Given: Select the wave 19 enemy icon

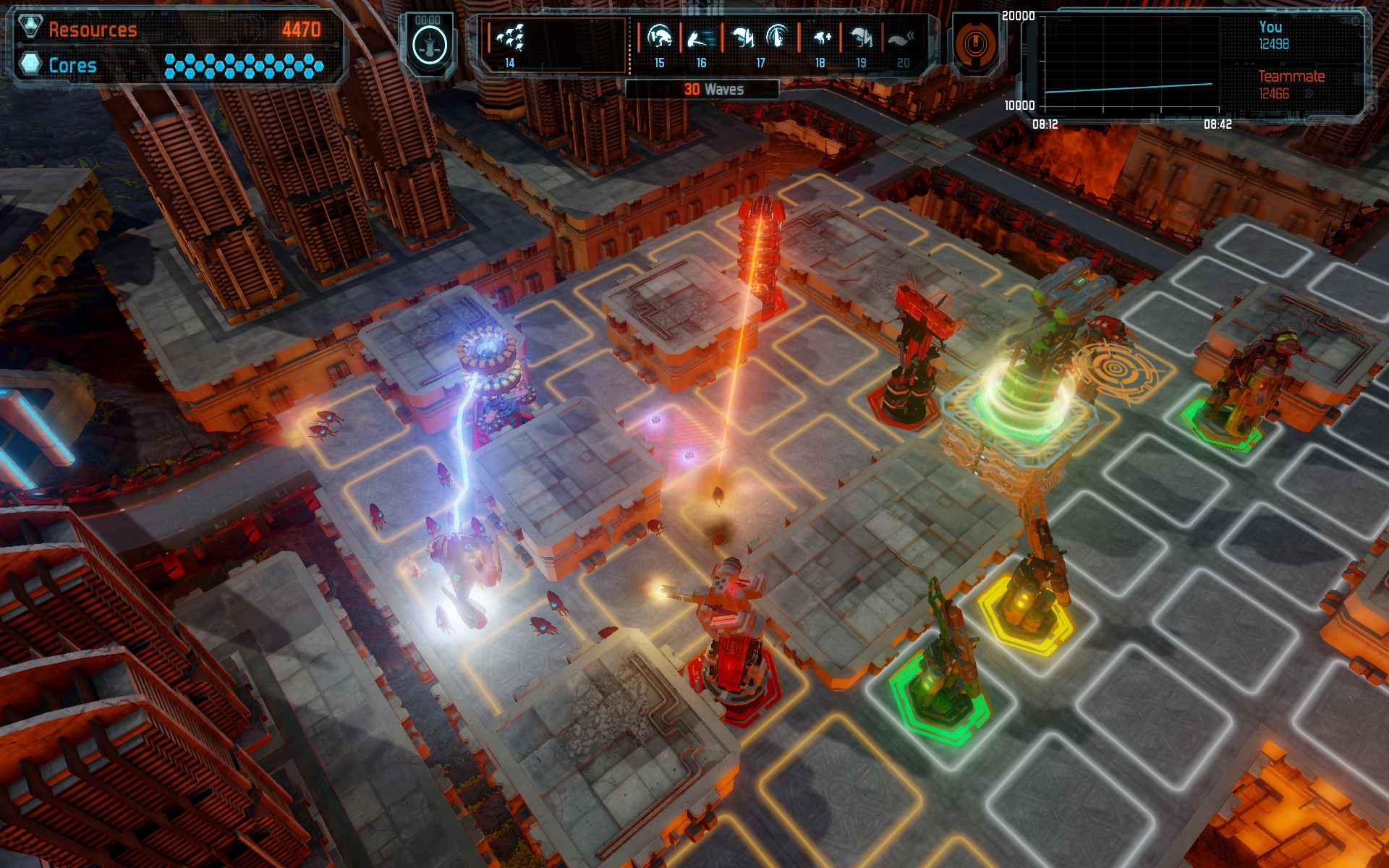Looking at the screenshot, I should point(861,37).
